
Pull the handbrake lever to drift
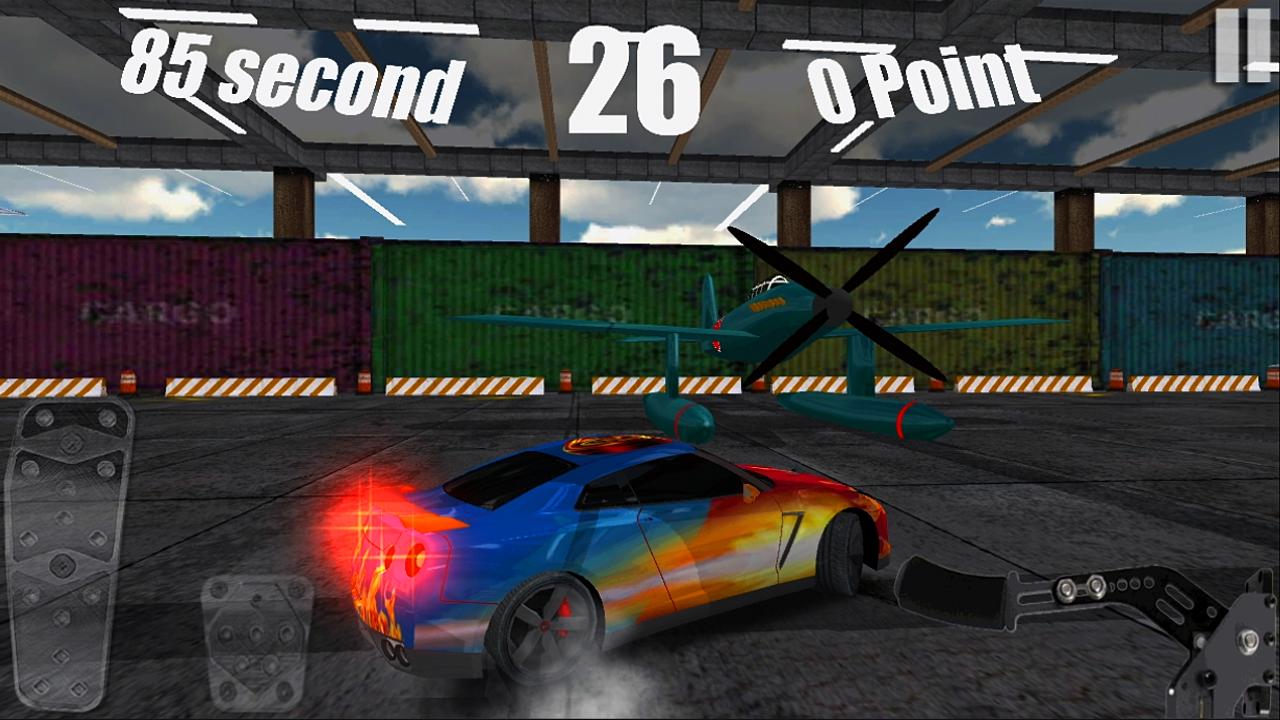click(x=1020, y=595)
